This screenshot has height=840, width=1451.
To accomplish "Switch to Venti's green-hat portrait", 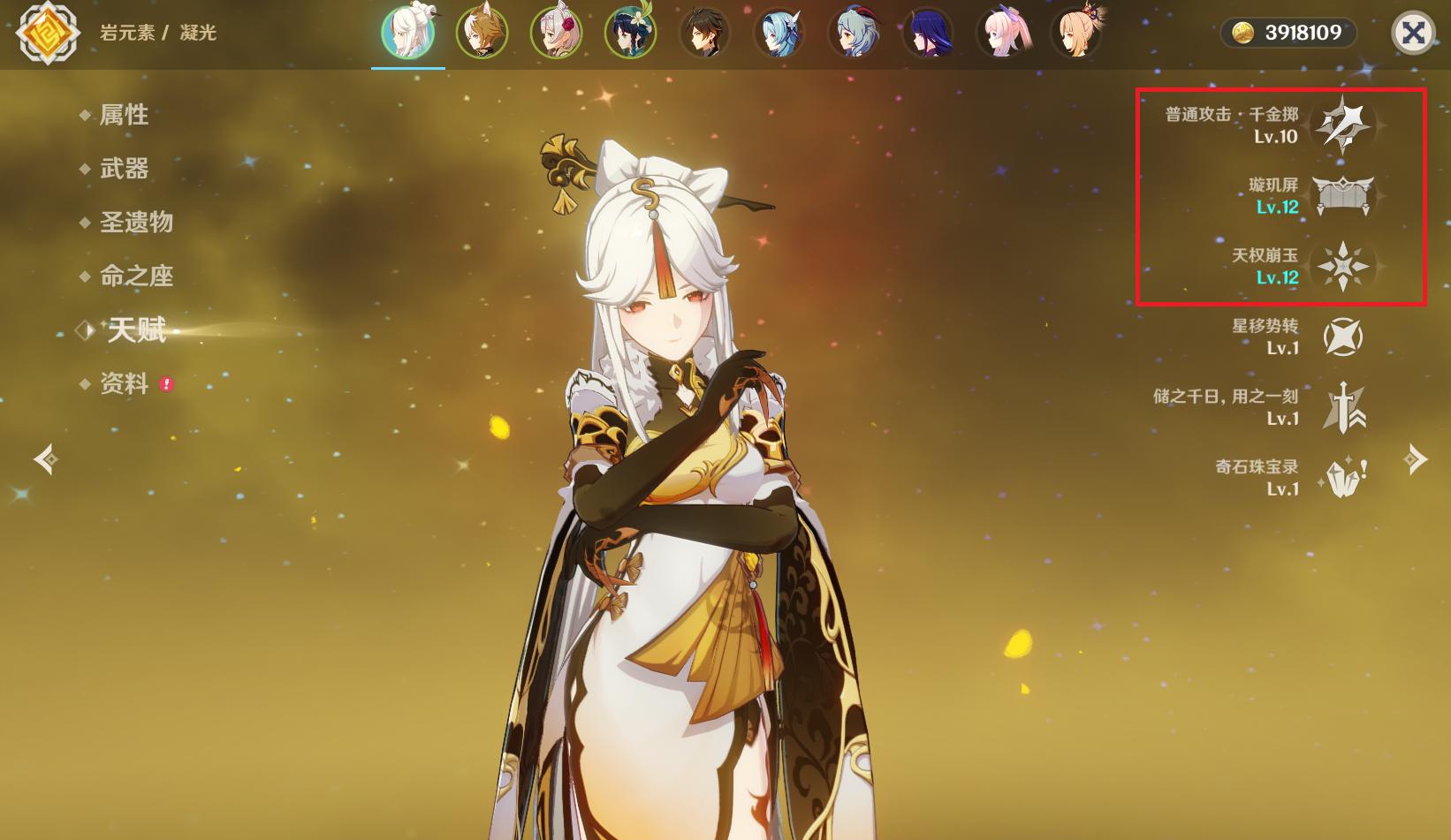I will (x=630, y=33).
